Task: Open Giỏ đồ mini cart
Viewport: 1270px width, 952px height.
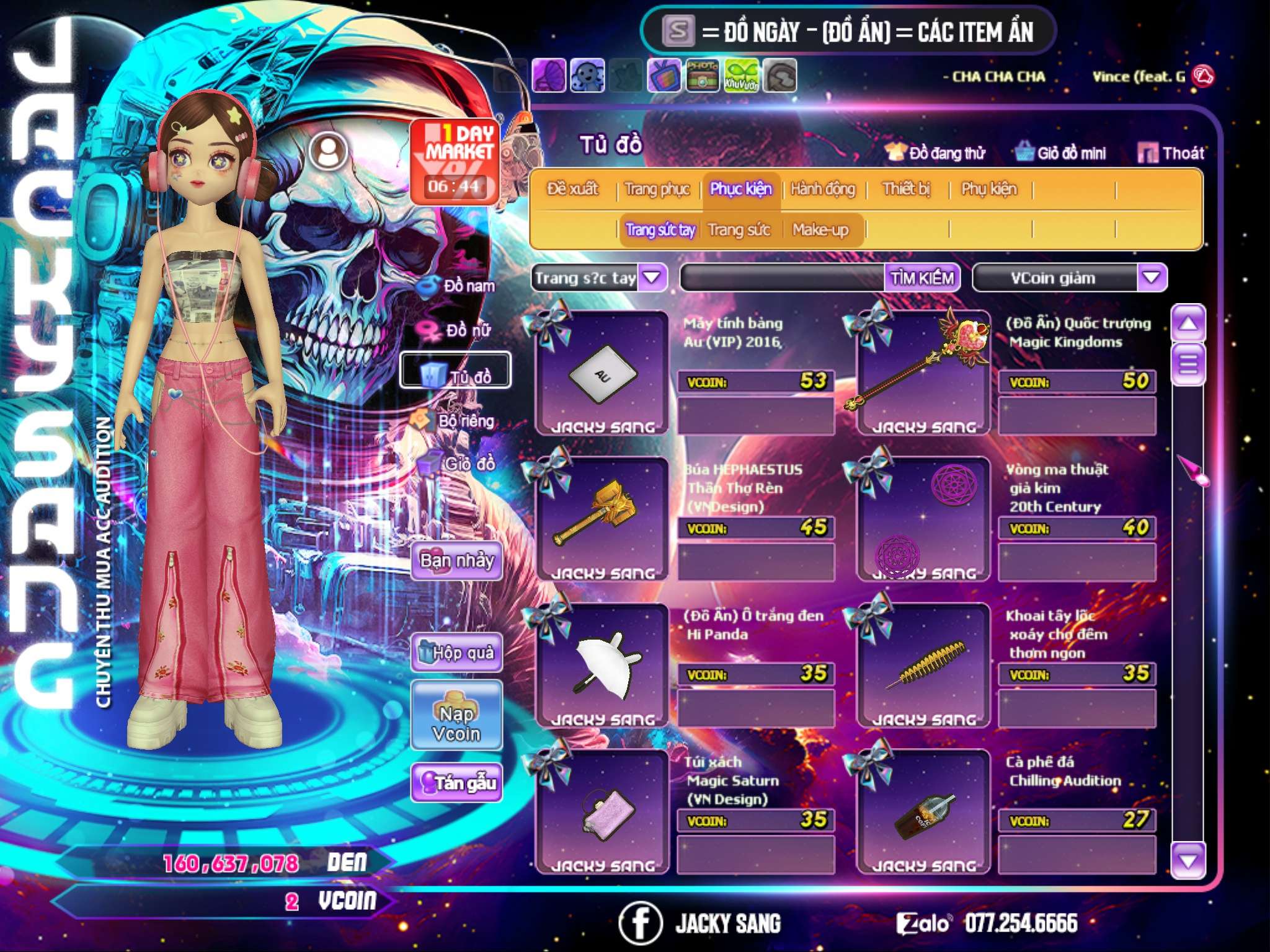Action: [1060, 153]
